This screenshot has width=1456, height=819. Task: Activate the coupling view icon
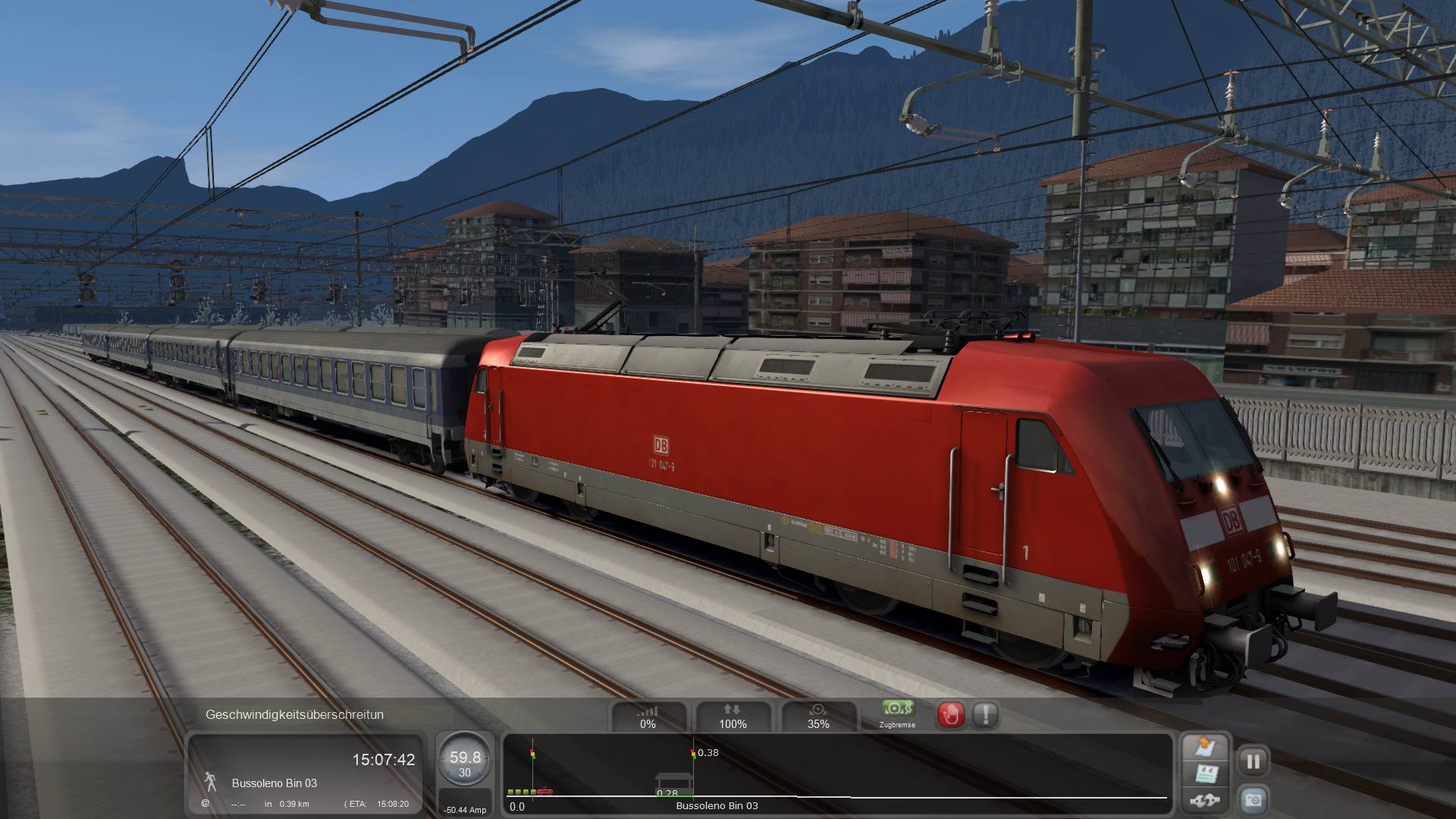(1205, 800)
